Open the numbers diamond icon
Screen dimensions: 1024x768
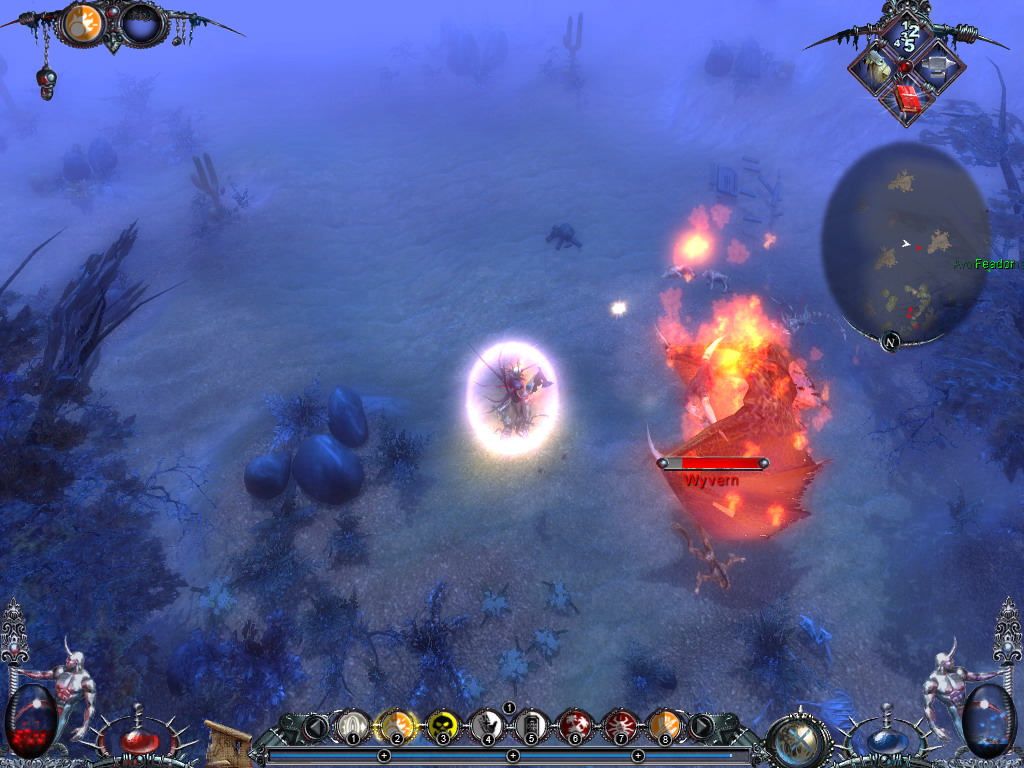pos(906,37)
